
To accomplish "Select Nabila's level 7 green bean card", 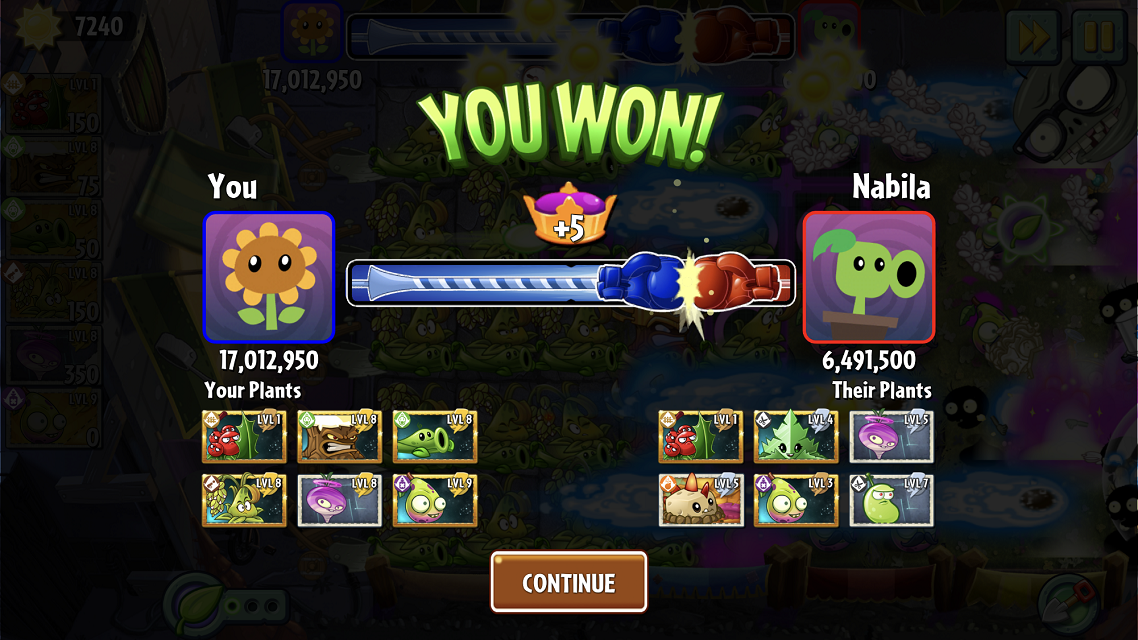I will (x=891, y=500).
